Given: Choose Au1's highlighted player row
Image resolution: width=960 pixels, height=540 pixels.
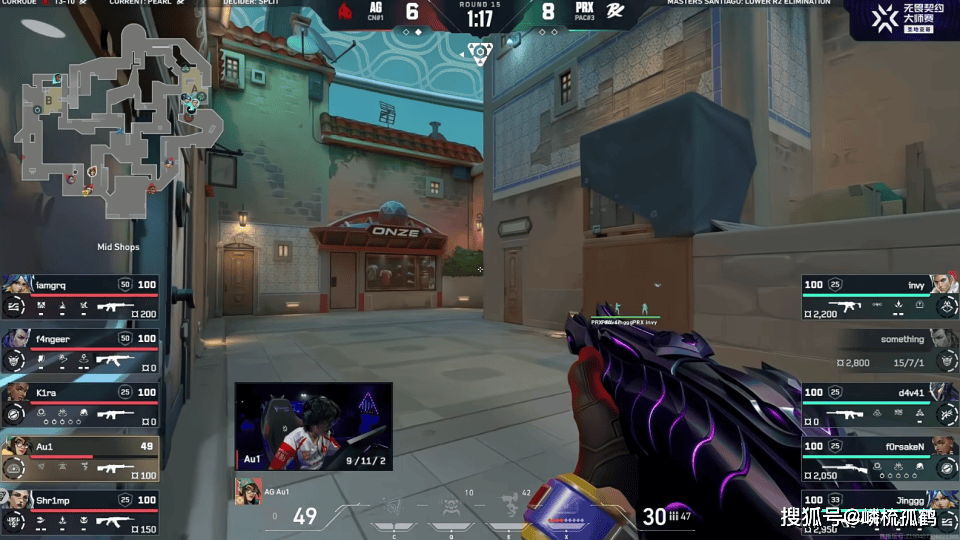Looking at the screenshot, I should pos(80,458).
